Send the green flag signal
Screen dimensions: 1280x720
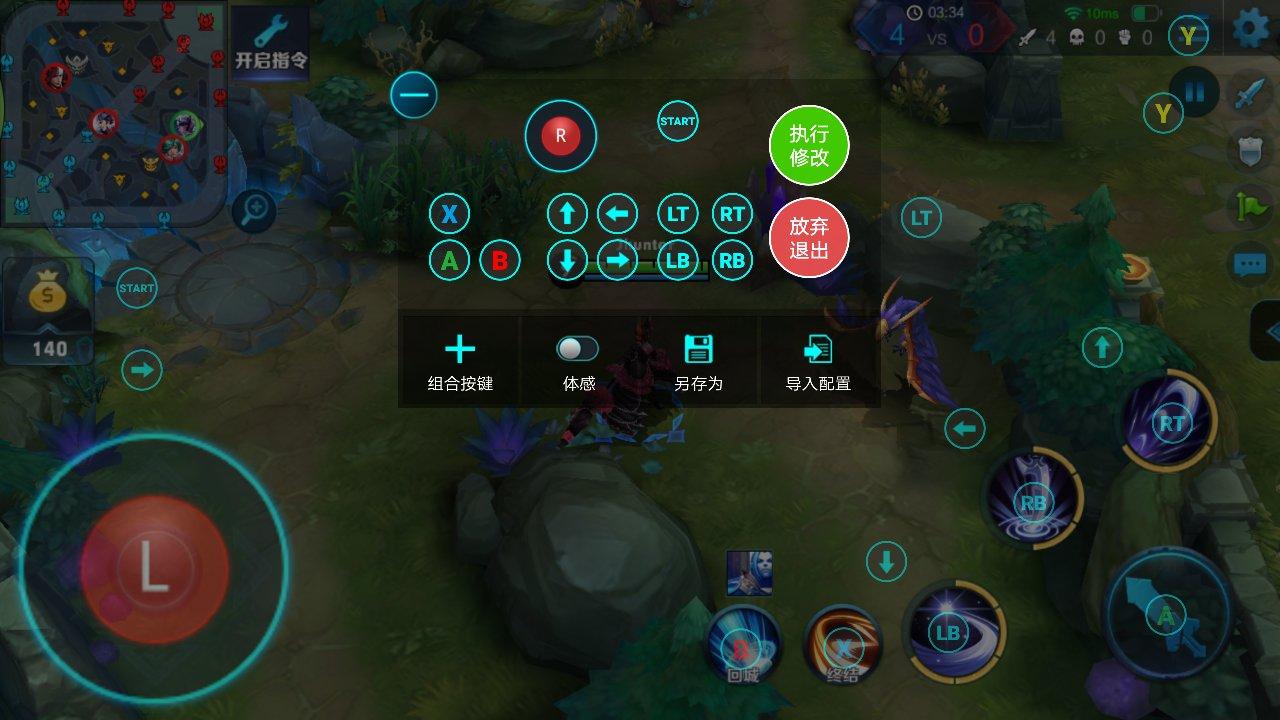coord(1249,205)
